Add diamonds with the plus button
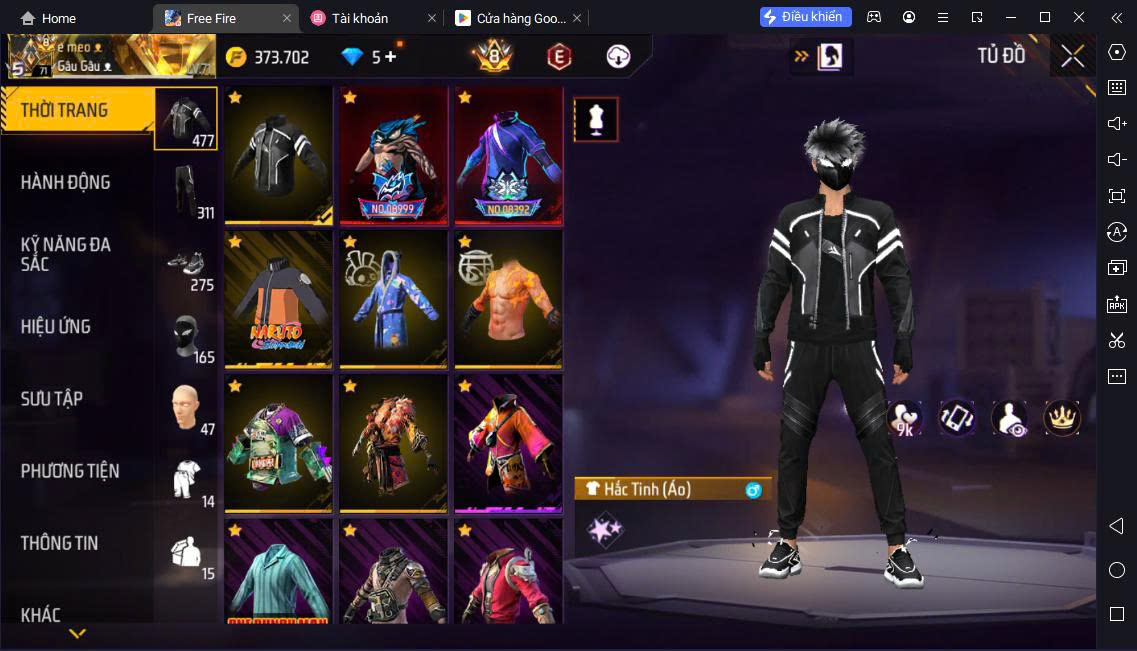This screenshot has height=651, width=1137. (390, 57)
